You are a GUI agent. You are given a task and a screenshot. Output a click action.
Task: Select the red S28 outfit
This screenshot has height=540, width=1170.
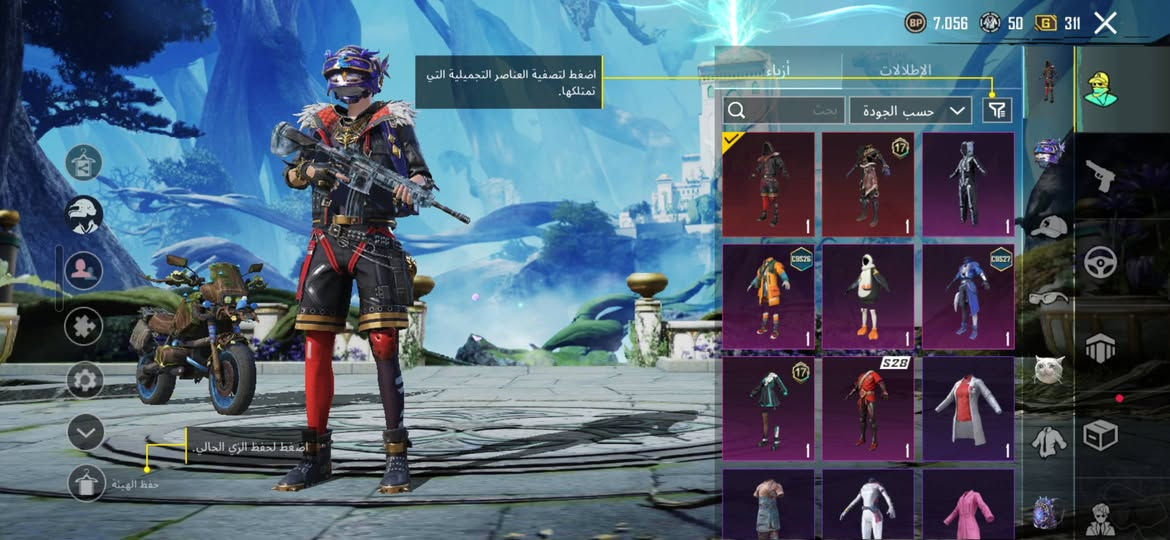pyautogui.click(x=868, y=409)
